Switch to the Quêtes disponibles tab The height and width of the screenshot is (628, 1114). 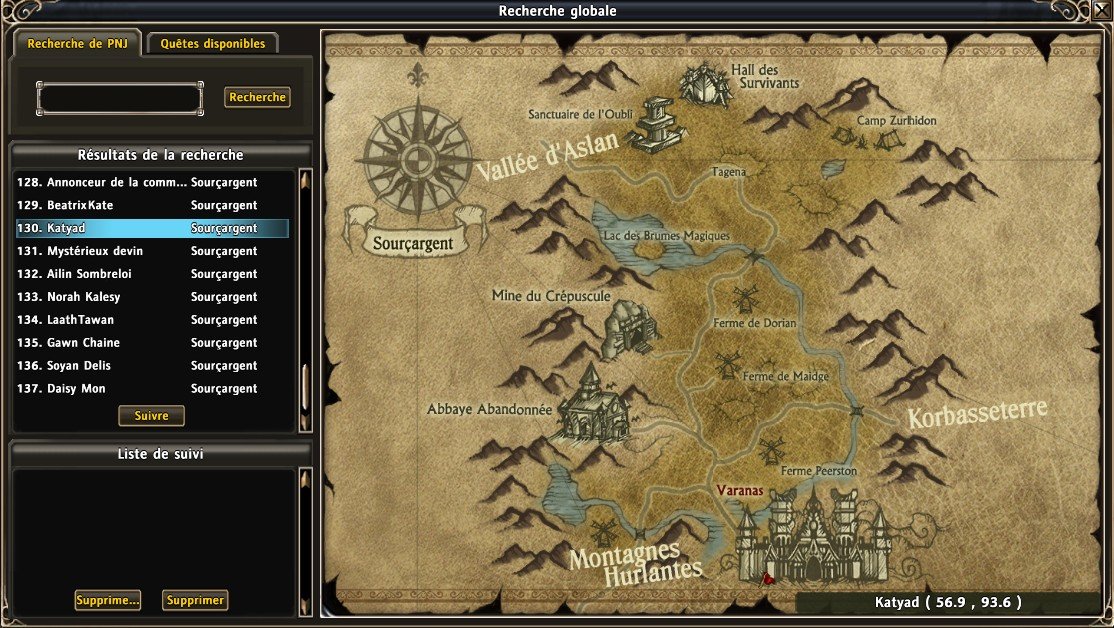pos(212,44)
